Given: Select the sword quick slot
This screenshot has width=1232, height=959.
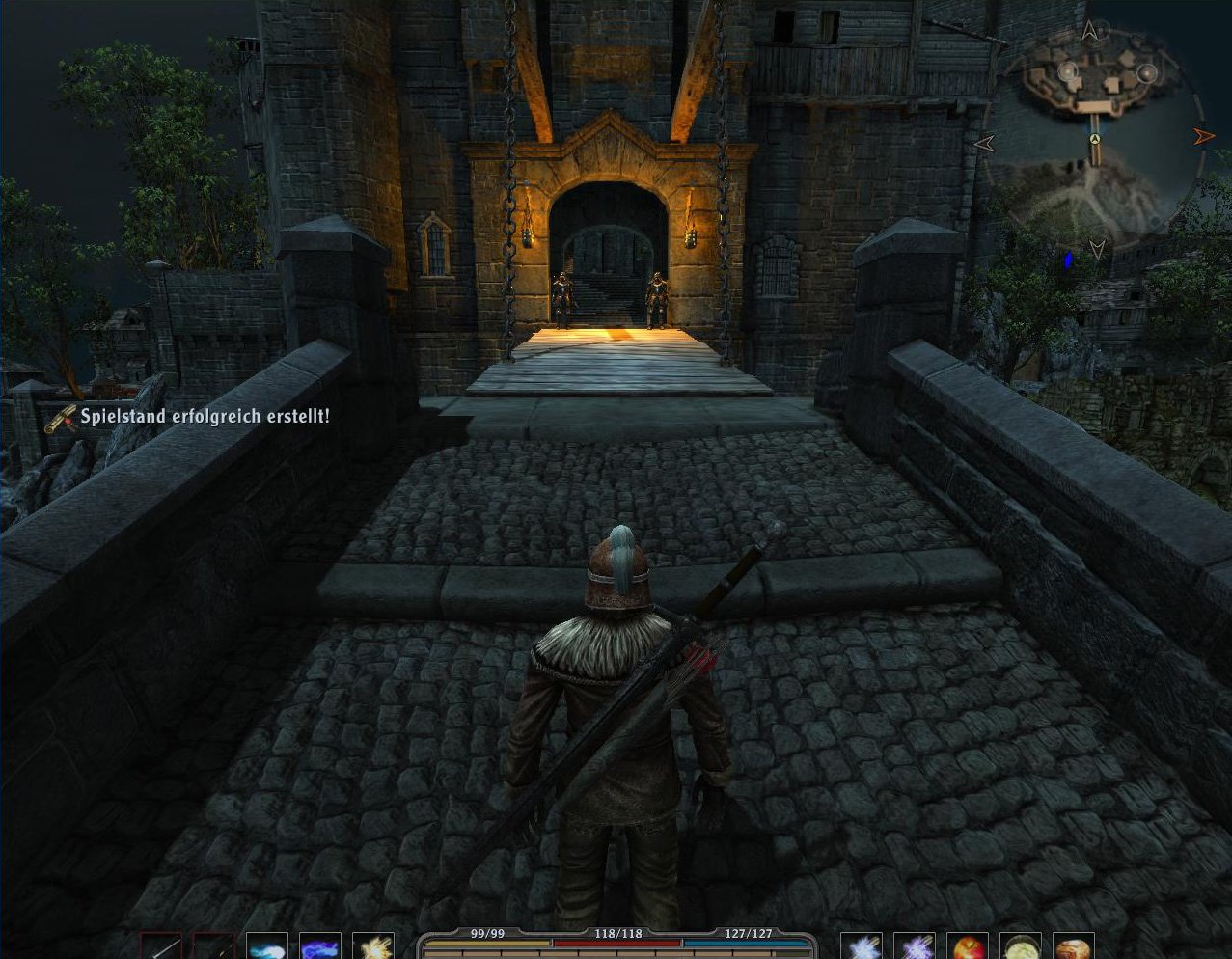Looking at the screenshot, I should [x=160, y=946].
